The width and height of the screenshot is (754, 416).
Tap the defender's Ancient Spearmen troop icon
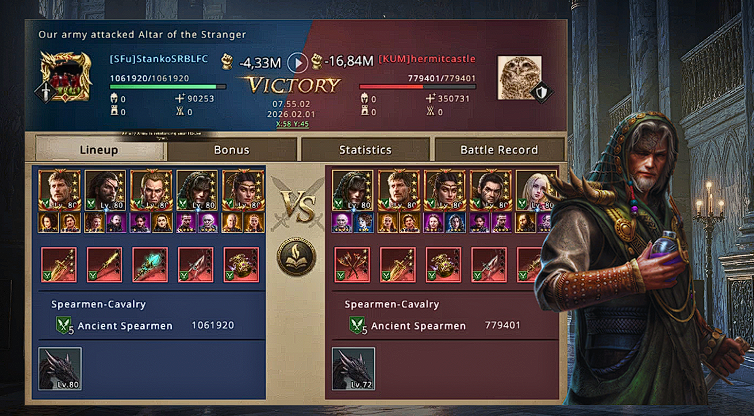(357, 325)
